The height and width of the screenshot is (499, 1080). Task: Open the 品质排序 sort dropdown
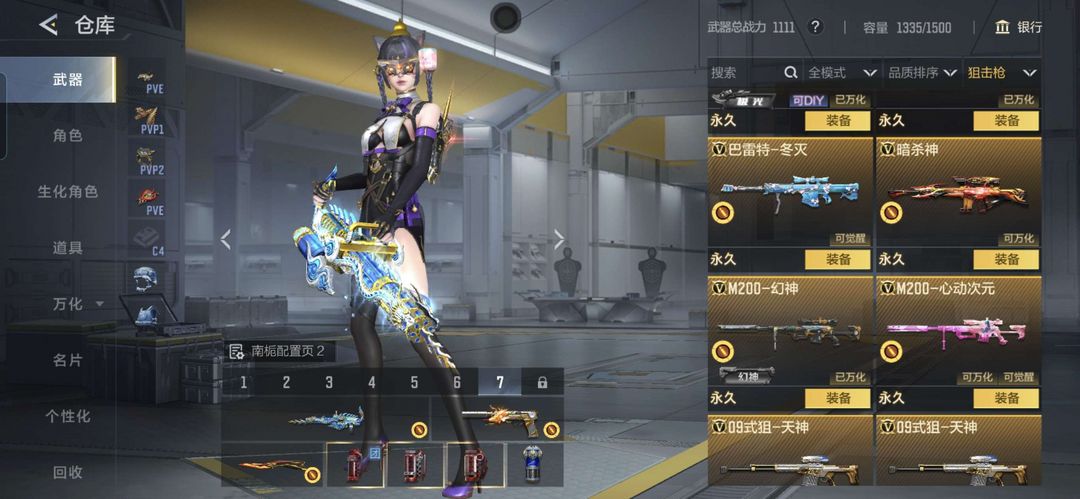click(x=922, y=72)
